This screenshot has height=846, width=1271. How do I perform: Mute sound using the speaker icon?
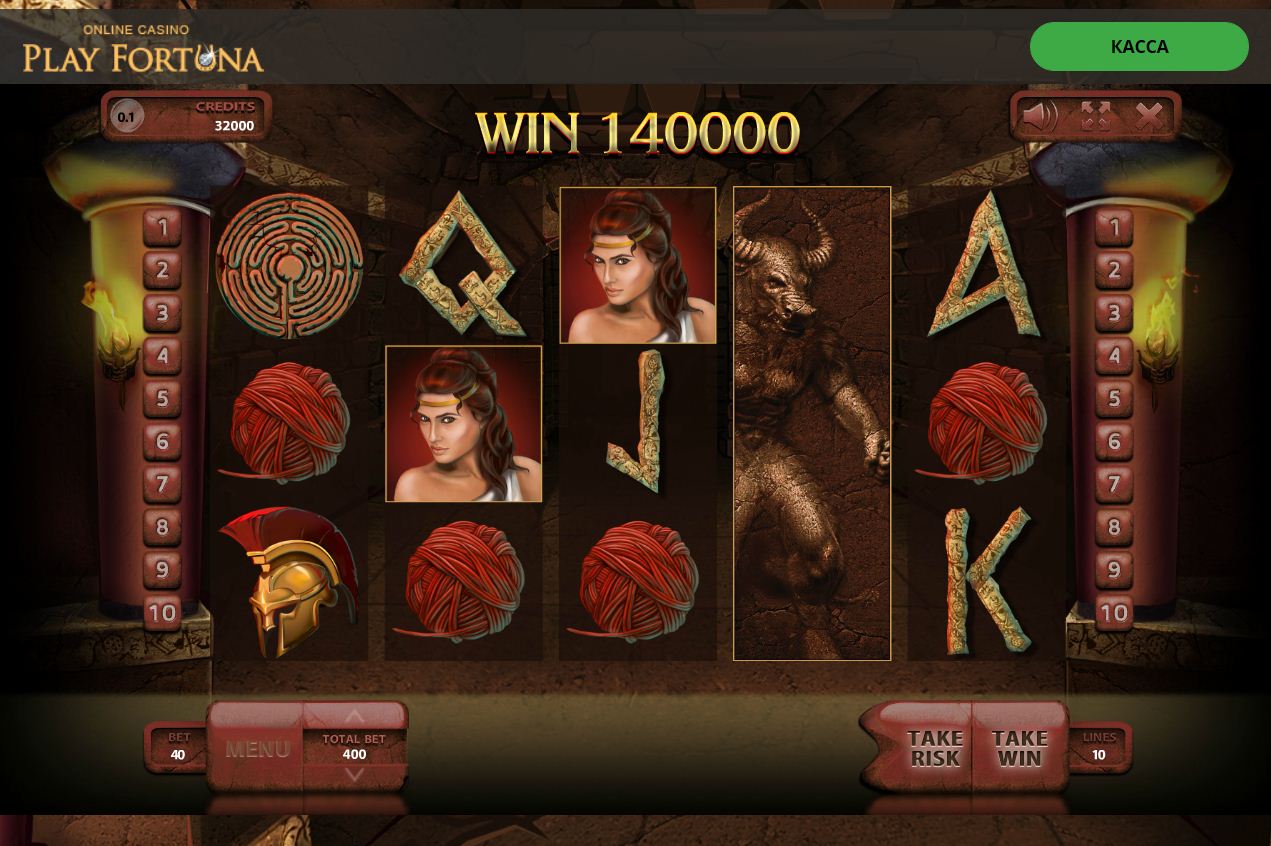pyautogui.click(x=1039, y=117)
